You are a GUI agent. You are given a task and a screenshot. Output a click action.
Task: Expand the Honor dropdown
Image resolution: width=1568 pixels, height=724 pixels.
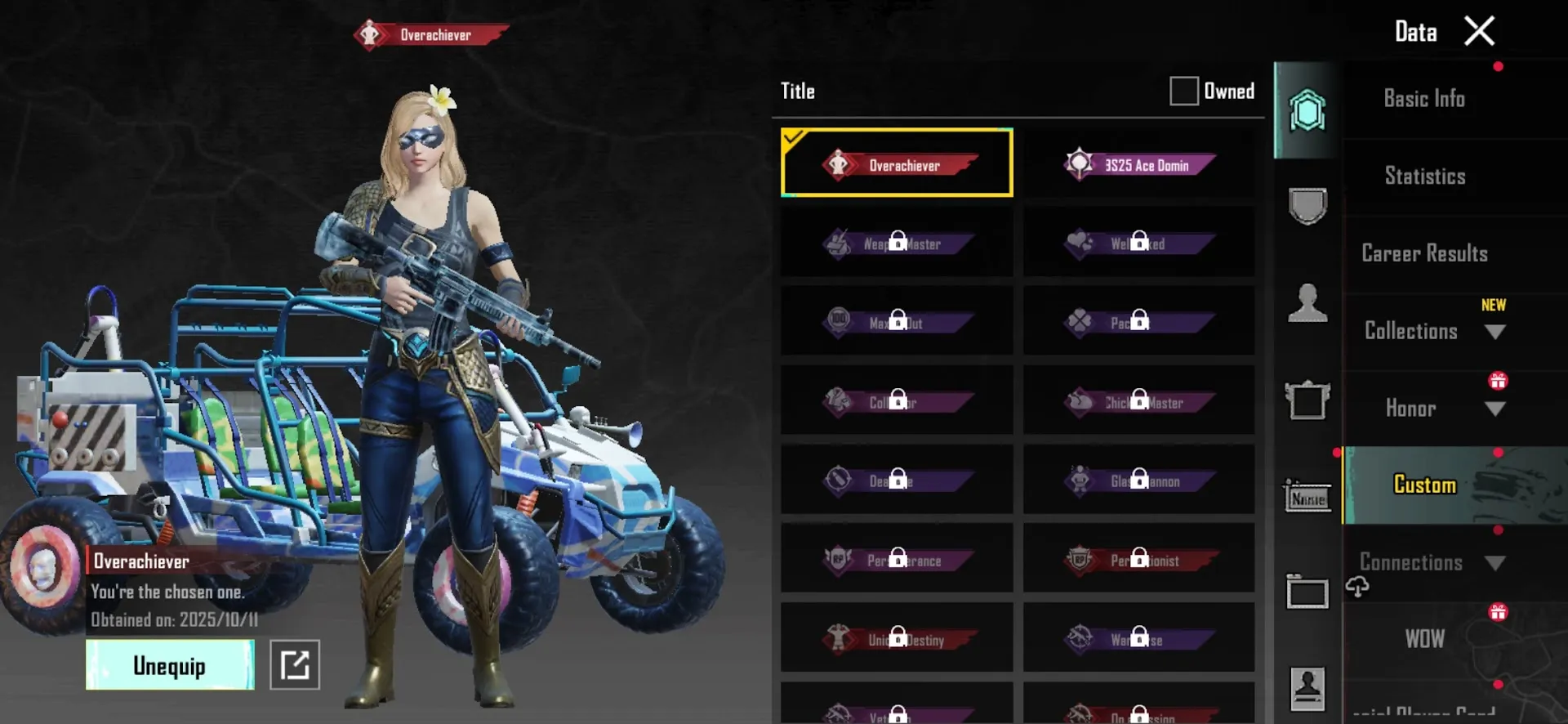tap(1496, 410)
